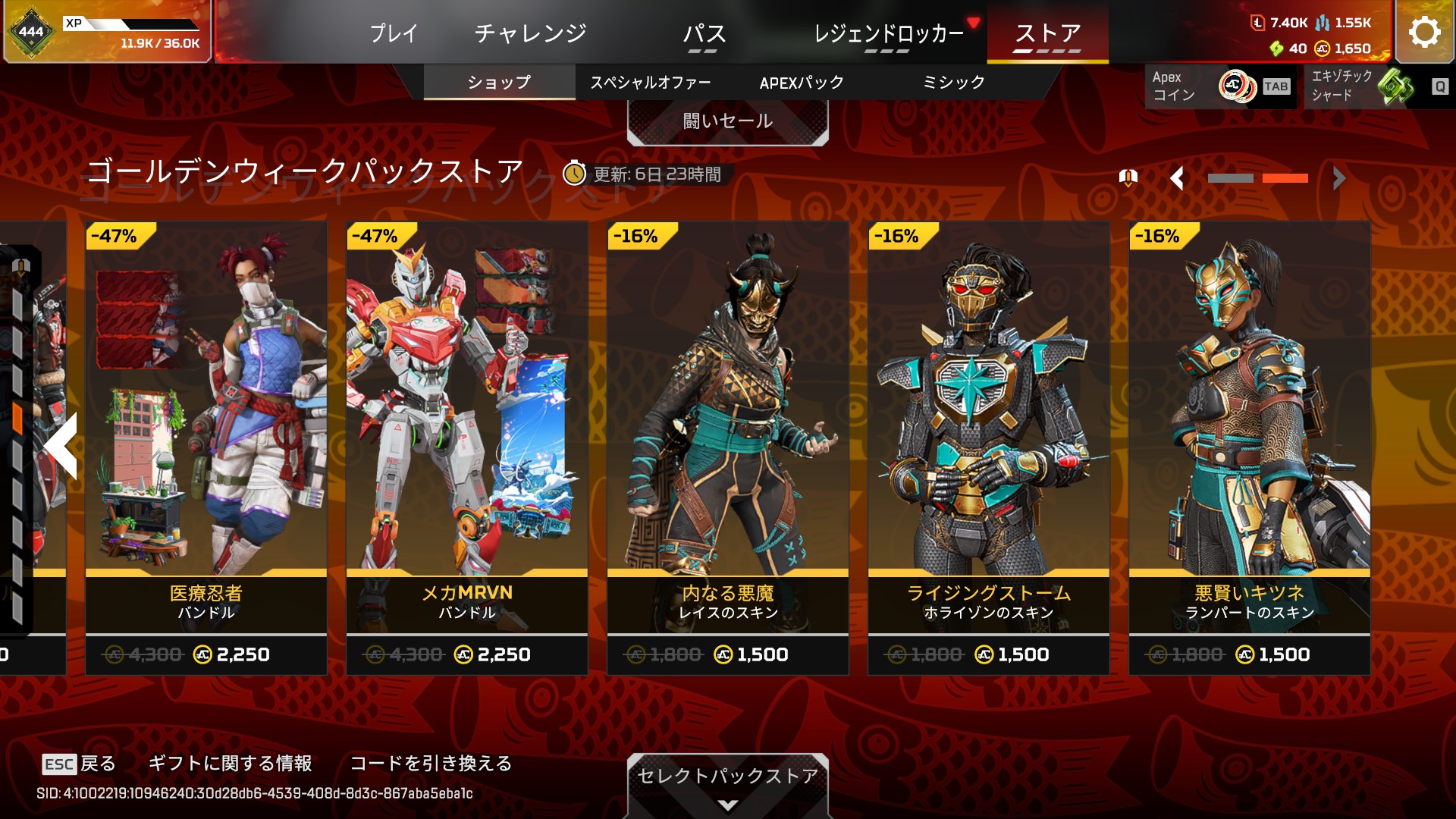Show the ミシック sub-tab
Screen dimensions: 1456x819
coord(953,82)
